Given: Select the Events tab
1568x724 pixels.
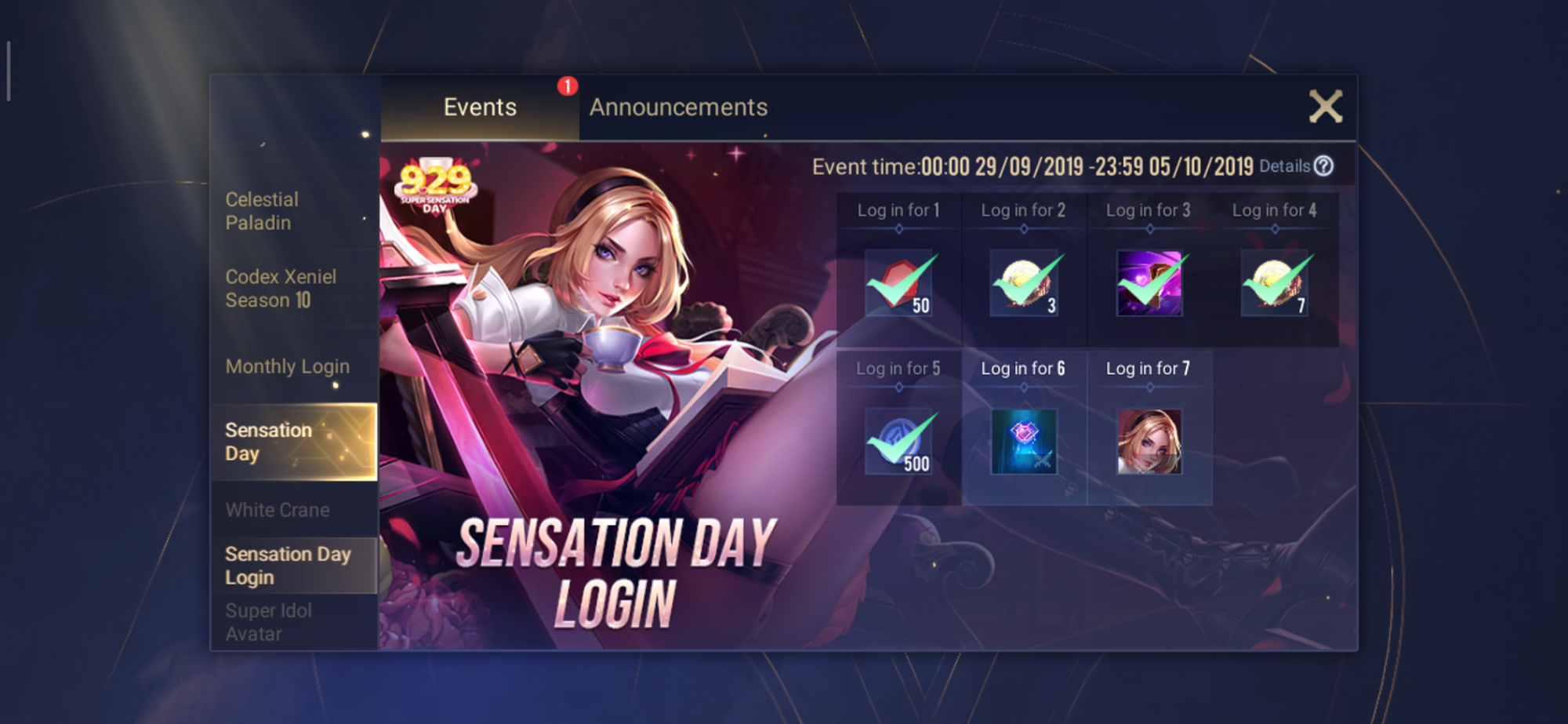Looking at the screenshot, I should 480,107.
